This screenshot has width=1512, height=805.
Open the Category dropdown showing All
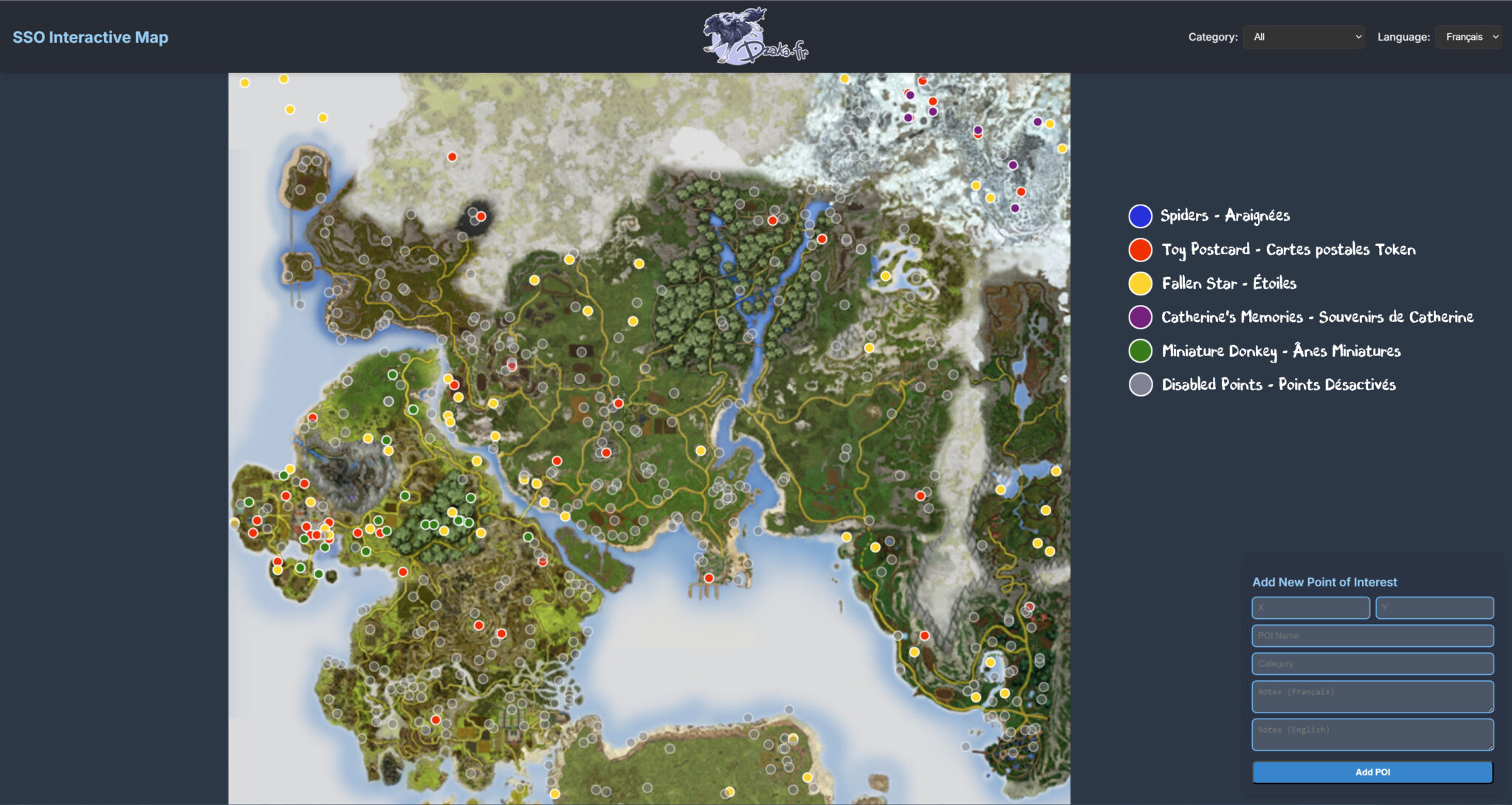[x=1304, y=37]
